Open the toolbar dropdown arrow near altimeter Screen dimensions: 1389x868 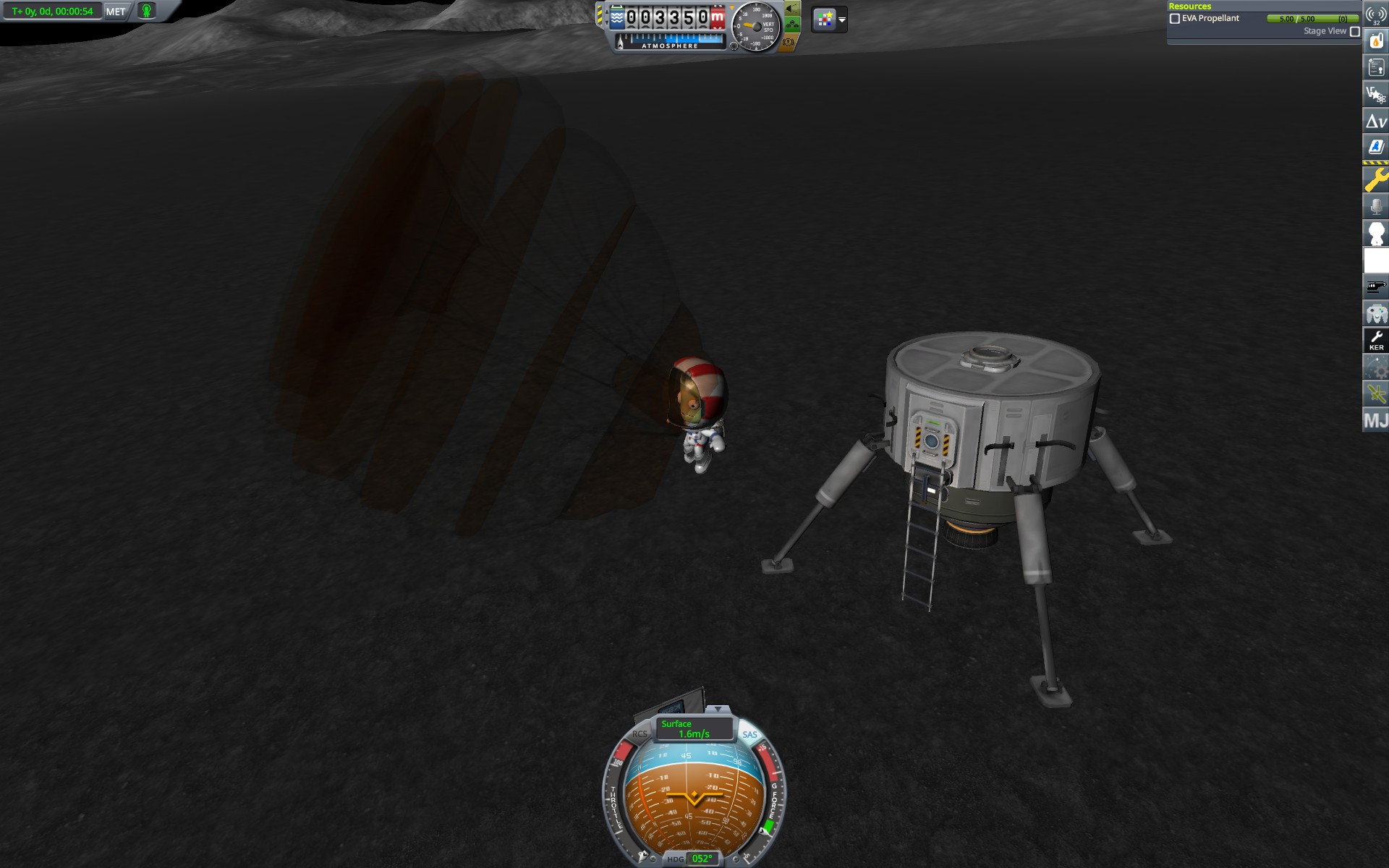tap(841, 20)
